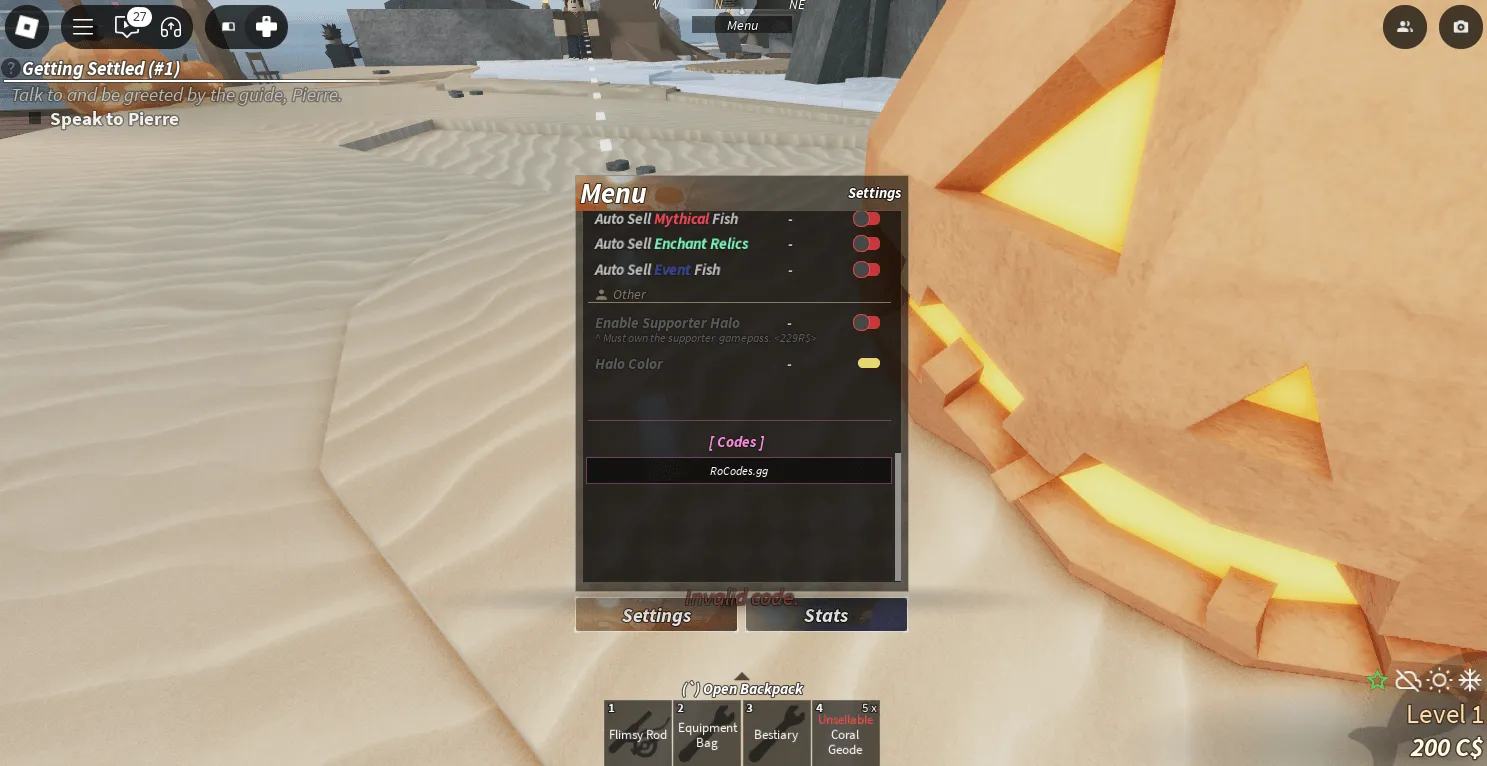Open chat with 27 unread messages
The width and height of the screenshot is (1487, 766).
[x=127, y=27]
